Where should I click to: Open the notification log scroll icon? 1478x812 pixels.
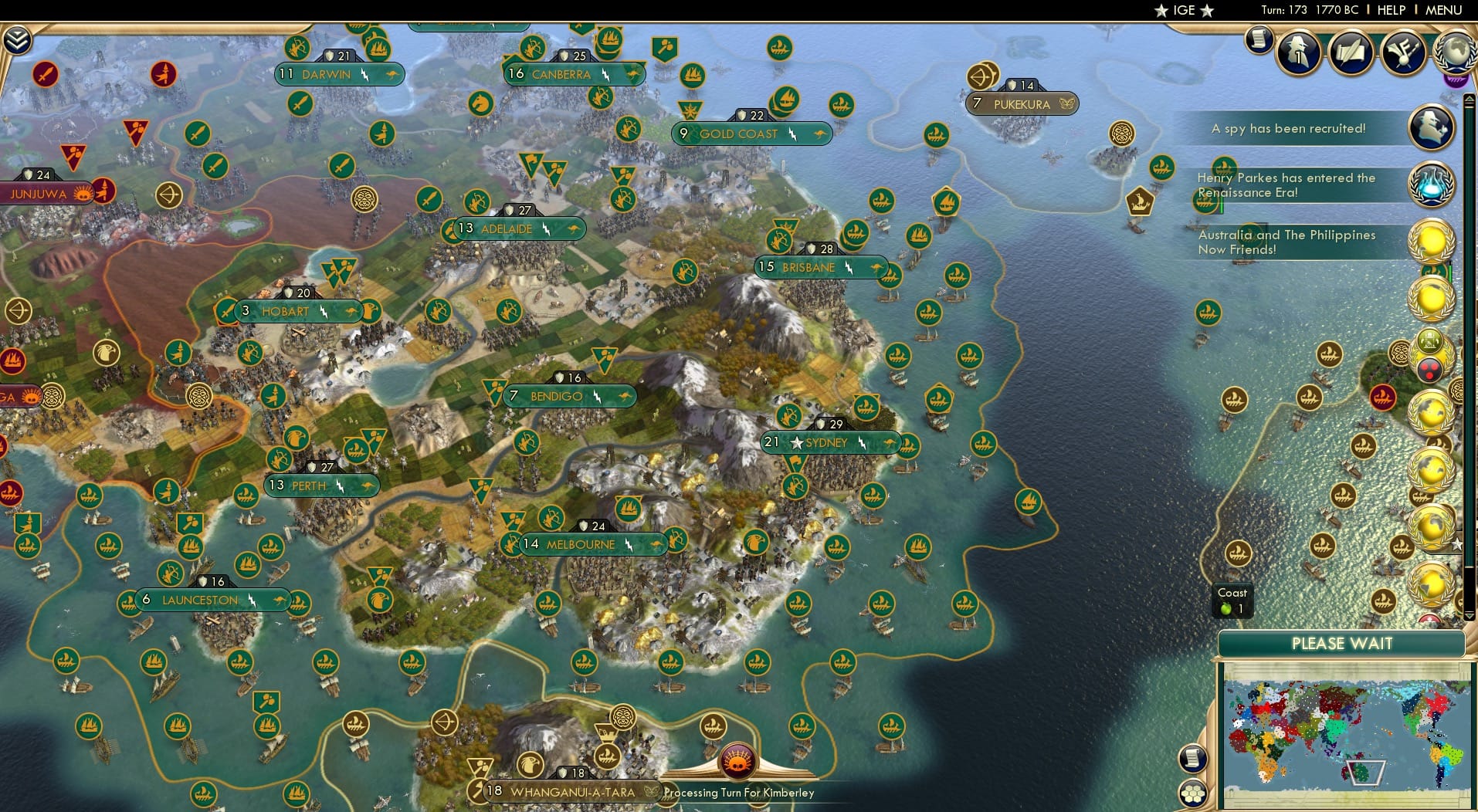(x=1258, y=40)
